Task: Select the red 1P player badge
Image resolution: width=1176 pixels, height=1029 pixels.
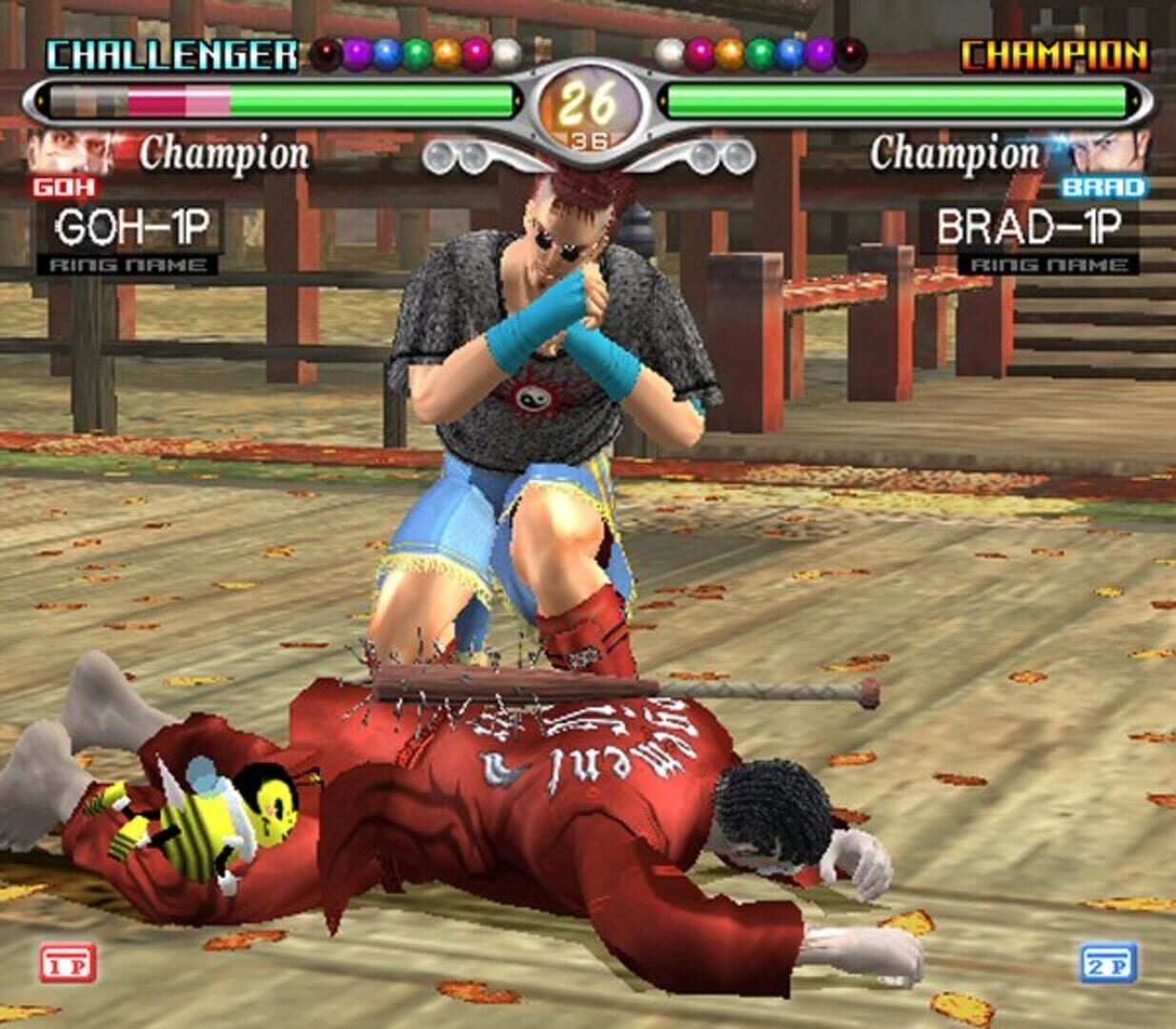Action: pyautogui.click(x=68, y=962)
